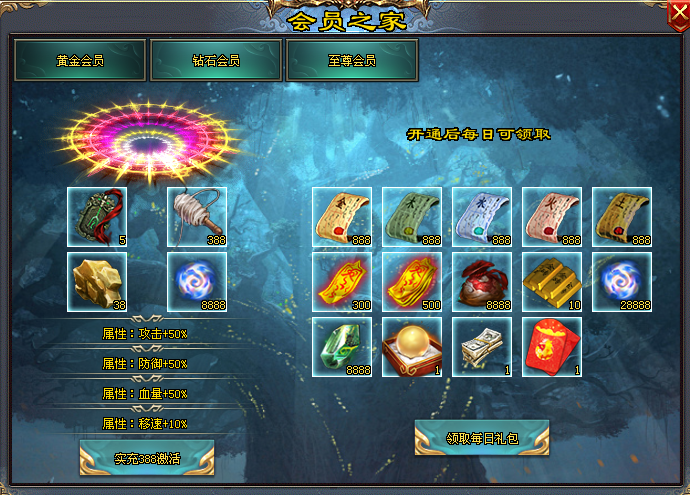690x495 pixels.
Task: Select the green scroll reward
Action: (412, 217)
